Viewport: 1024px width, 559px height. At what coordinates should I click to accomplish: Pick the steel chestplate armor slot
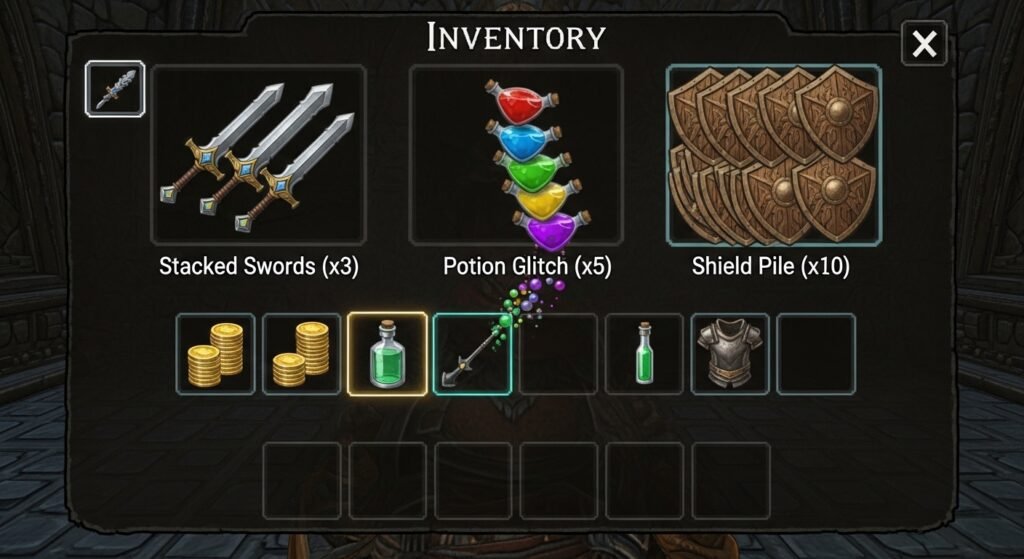[730, 354]
